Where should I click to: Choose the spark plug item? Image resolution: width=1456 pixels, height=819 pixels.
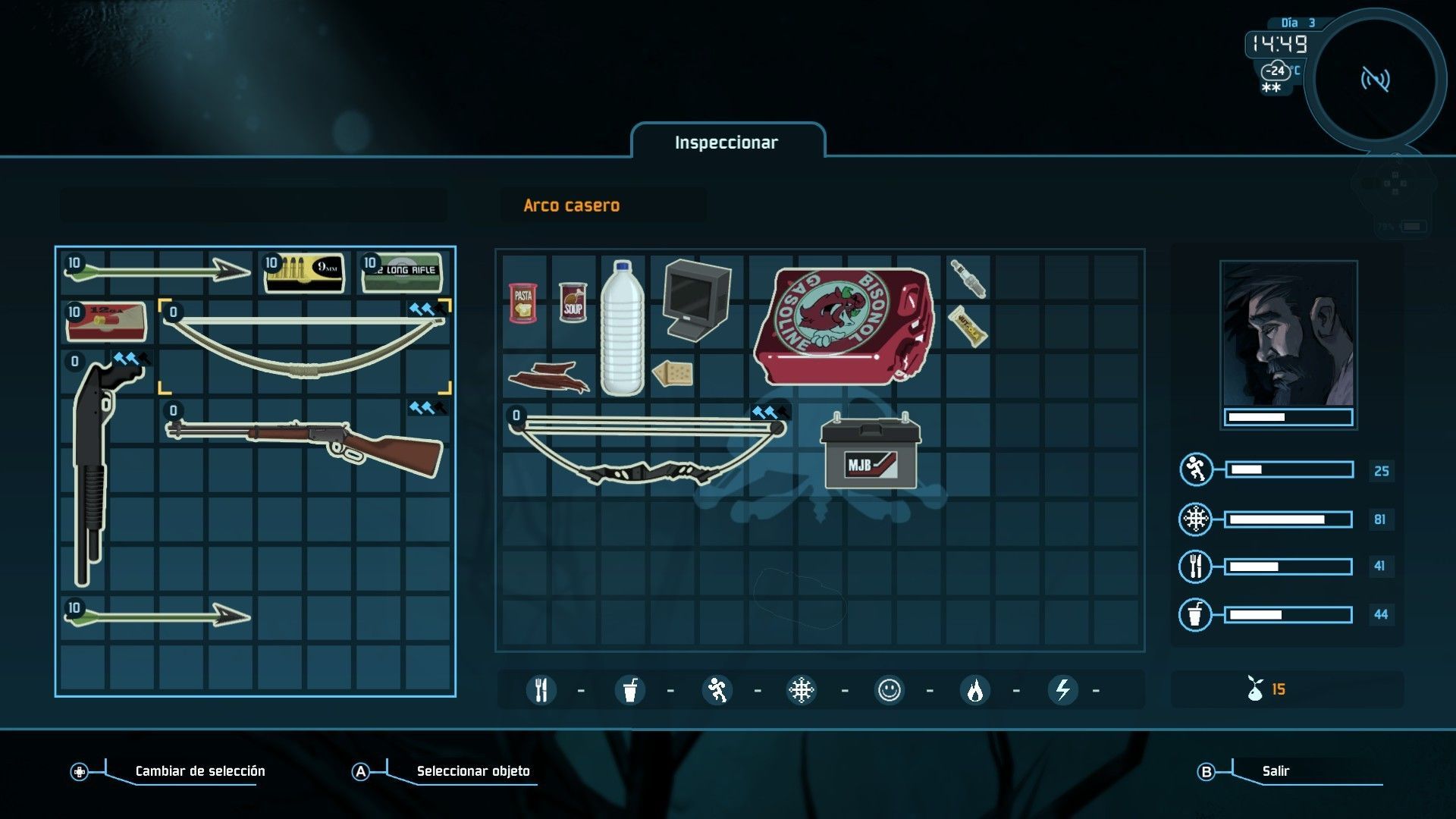(x=968, y=278)
